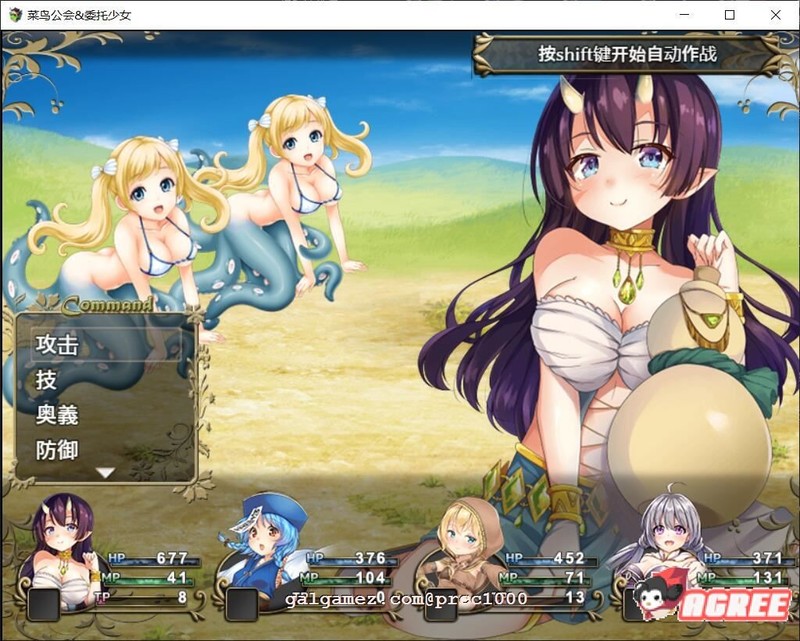Viewport: 800px width, 641px height.
Task: Maximize the game window
Action: (731, 15)
